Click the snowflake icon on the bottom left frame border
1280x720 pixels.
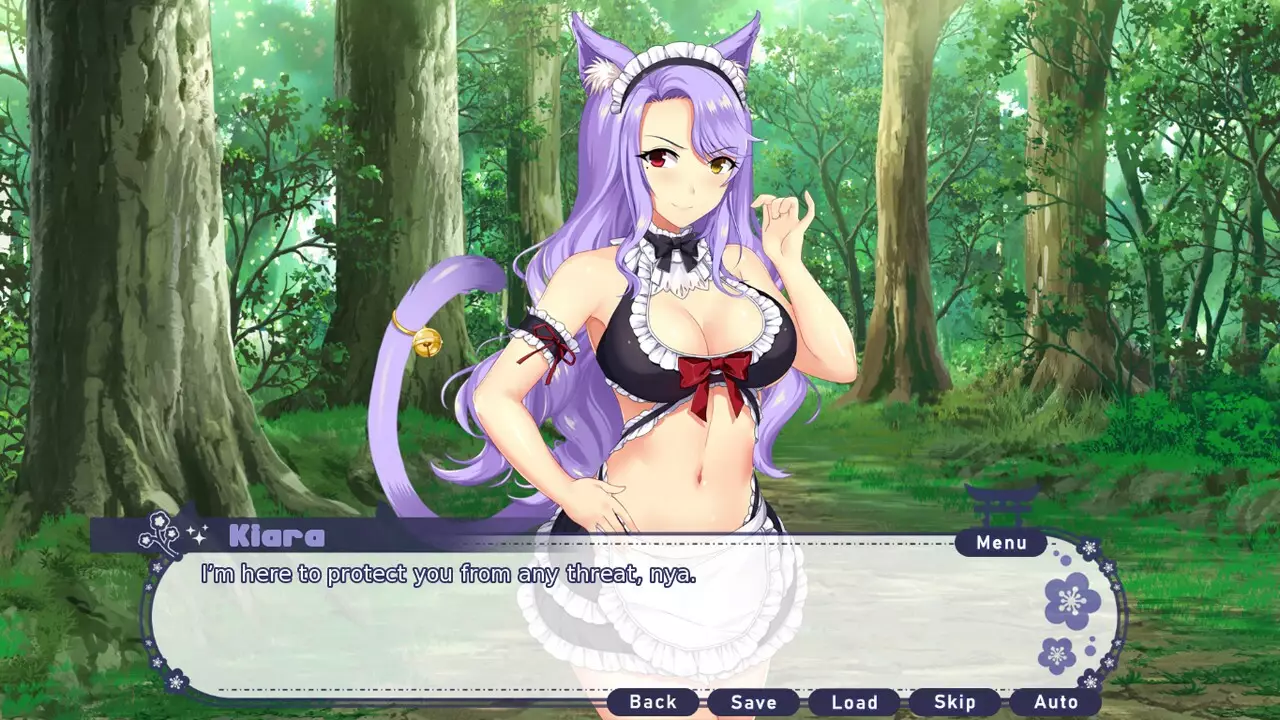pyautogui.click(x=176, y=681)
